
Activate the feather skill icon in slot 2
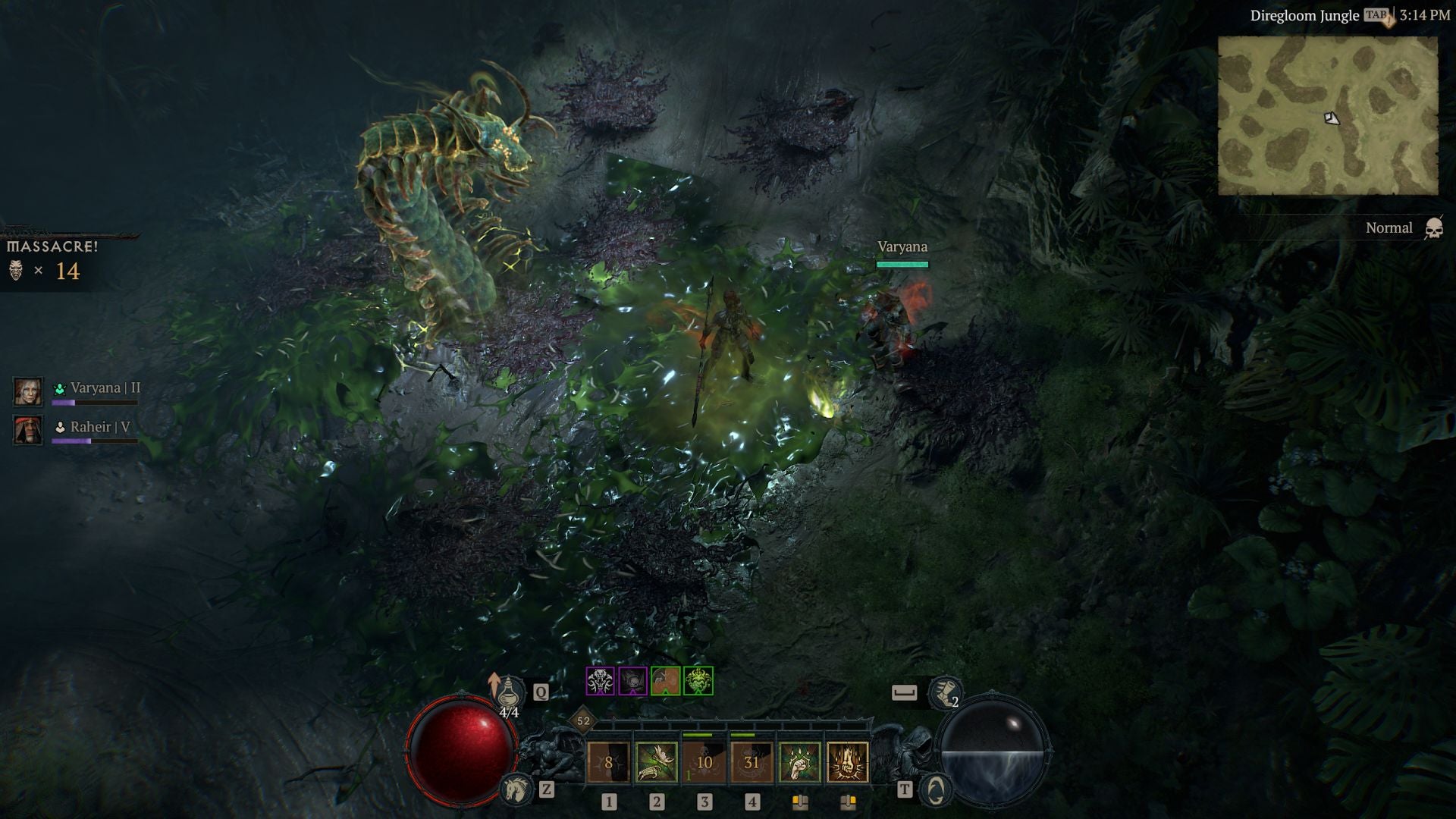[x=657, y=763]
